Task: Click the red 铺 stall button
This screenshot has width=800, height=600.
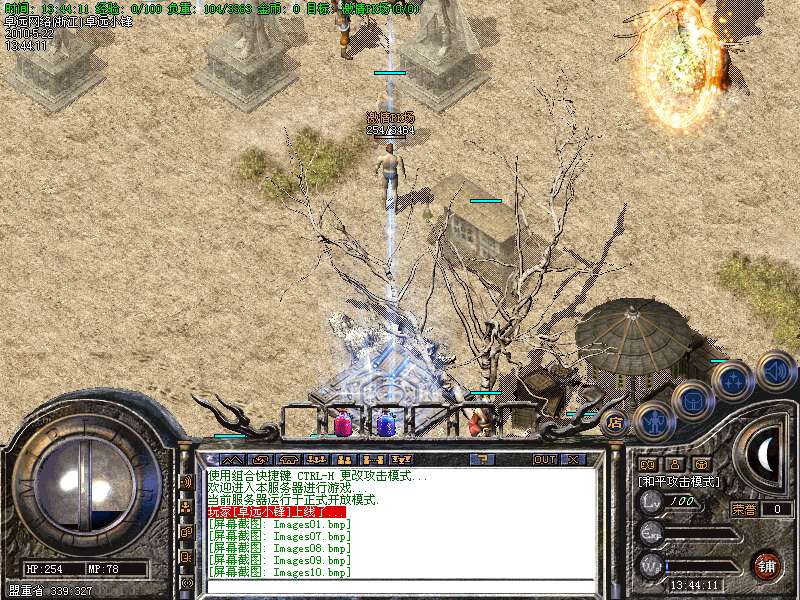Action: coord(766,565)
